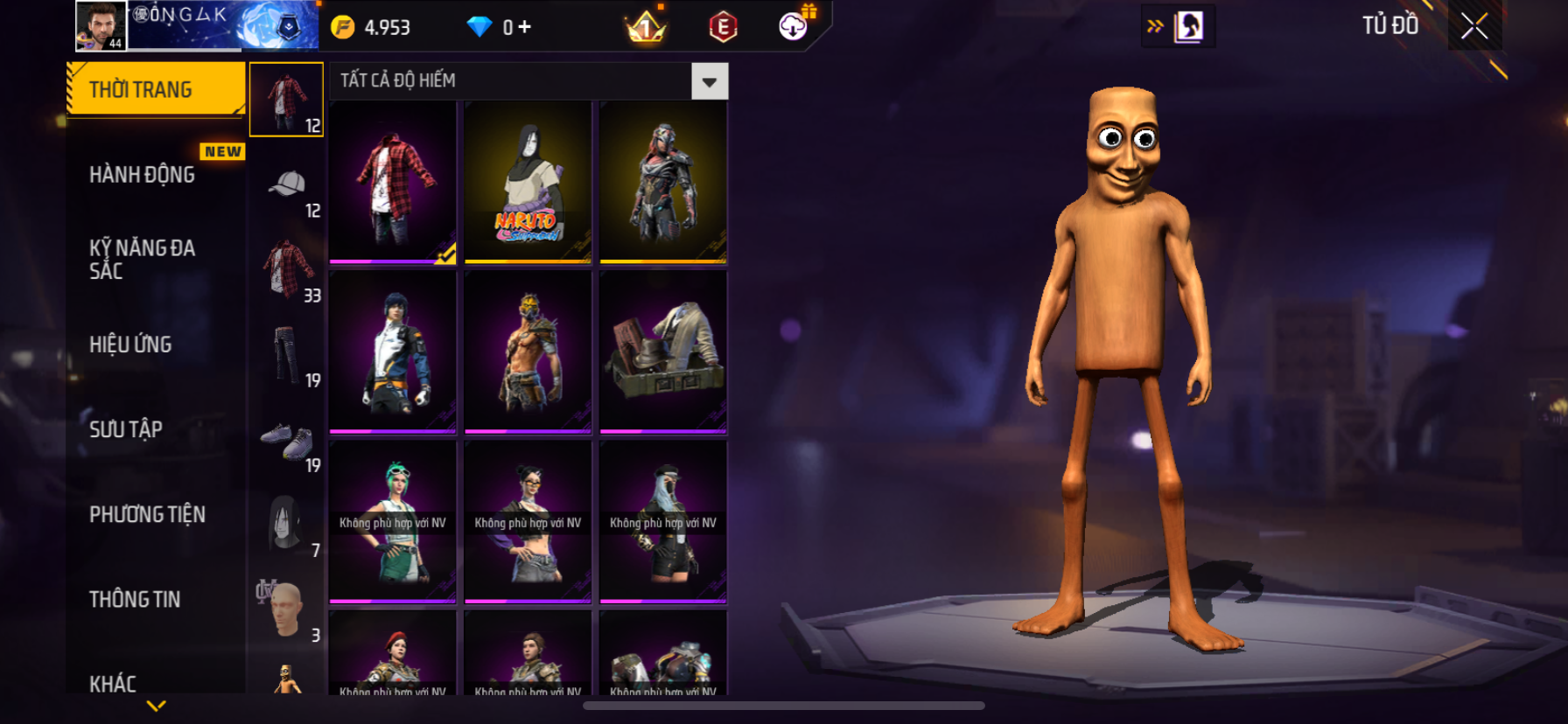Open the Phương Tiện section
This screenshot has height=724, width=1568.
147,514
